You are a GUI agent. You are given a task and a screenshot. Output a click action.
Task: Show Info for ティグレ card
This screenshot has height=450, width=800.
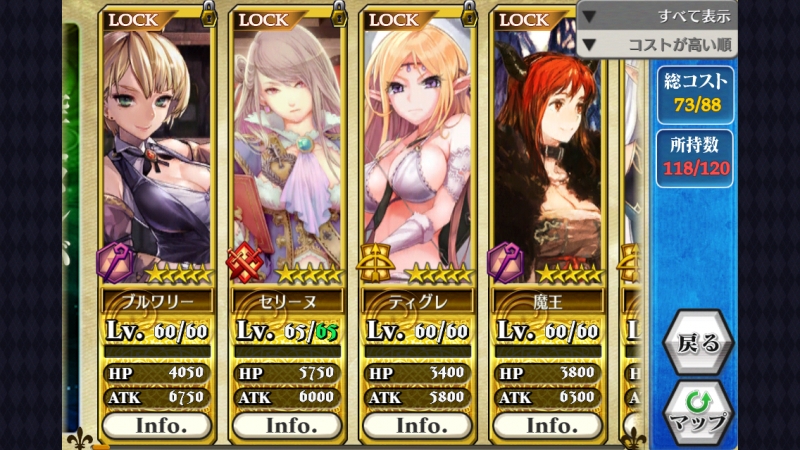click(417, 424)
